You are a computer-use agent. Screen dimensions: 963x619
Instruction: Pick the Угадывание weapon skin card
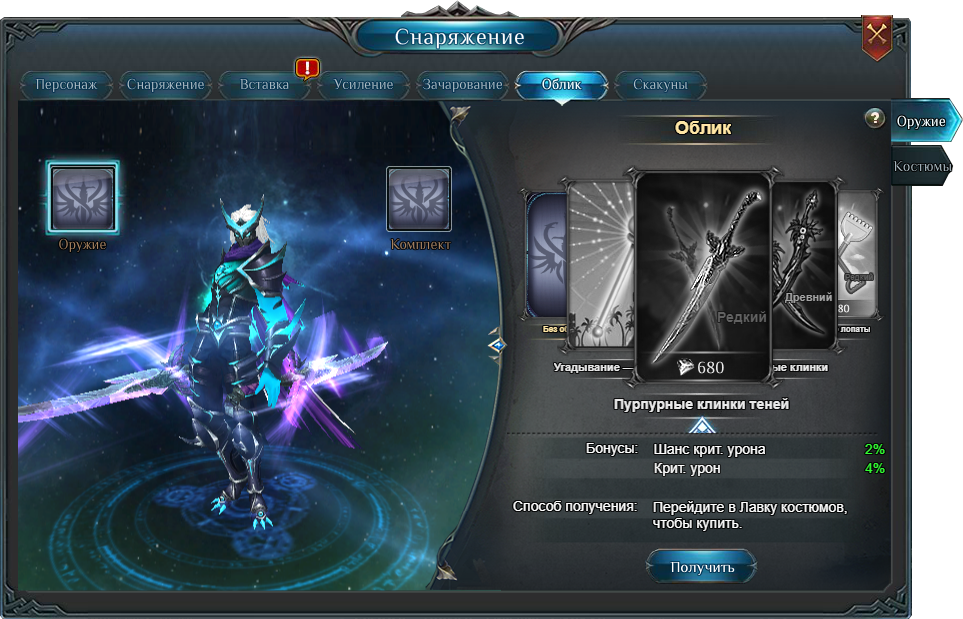coord(598,265)
